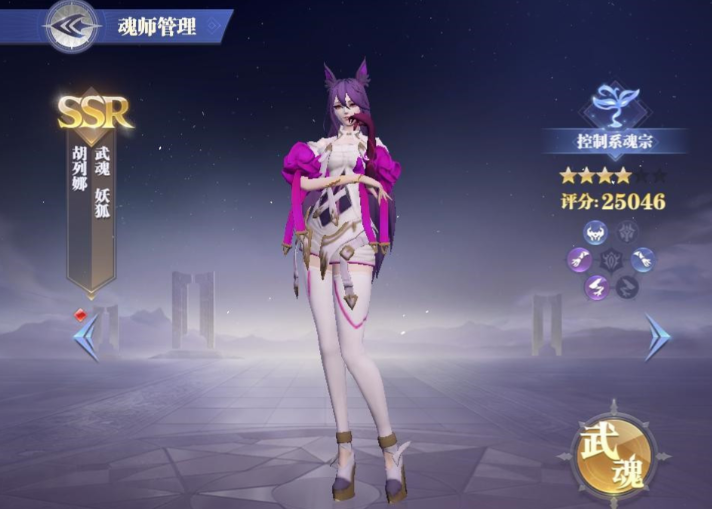Select the purple leg soul bone icon
Image resolution: width=712 pixels, height=509 pixels.
(x=597, y=287)
